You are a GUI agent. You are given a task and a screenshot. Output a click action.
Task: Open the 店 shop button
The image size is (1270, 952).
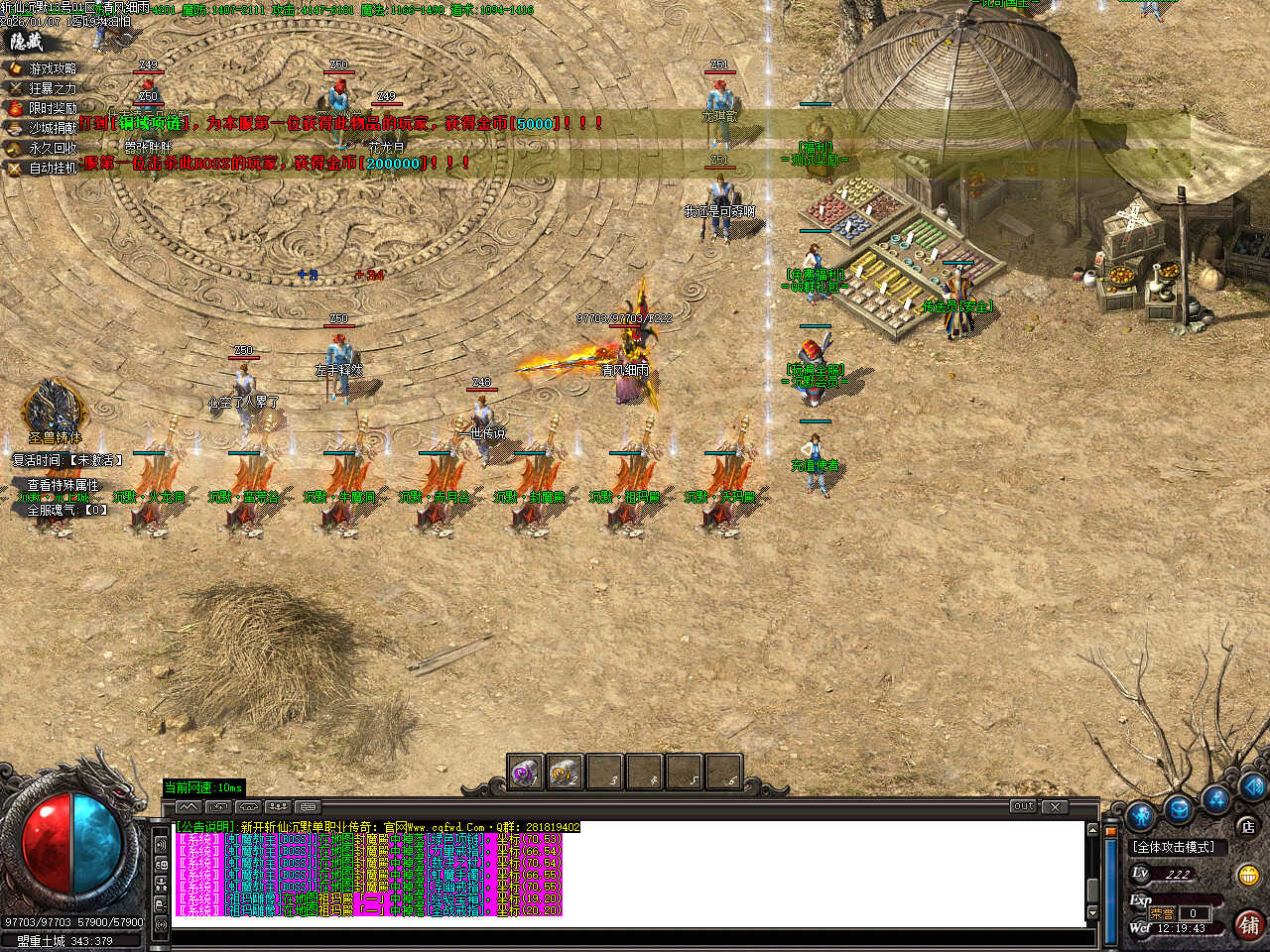(1247, 825)
